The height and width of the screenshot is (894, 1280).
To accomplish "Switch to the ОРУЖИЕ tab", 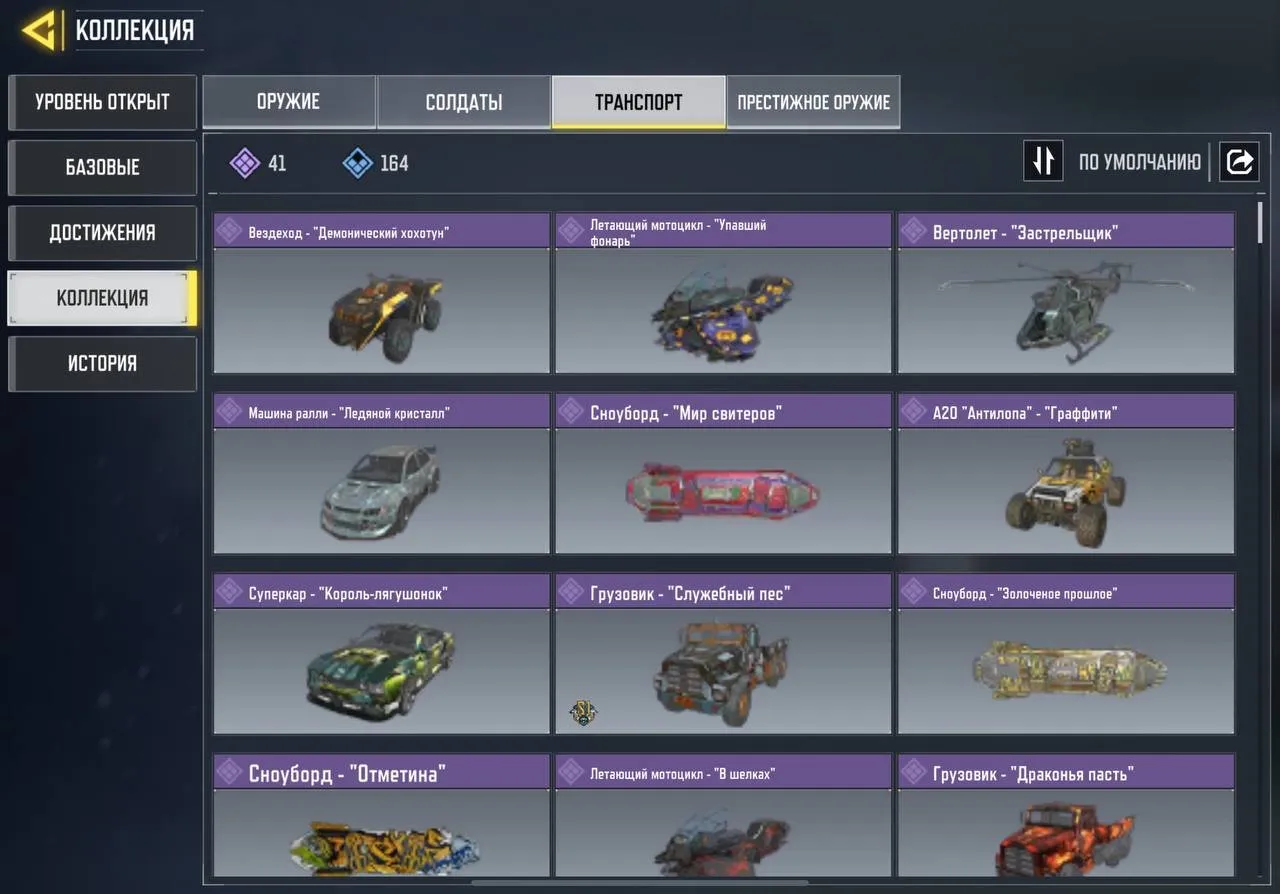I will [x=289, y=101].
